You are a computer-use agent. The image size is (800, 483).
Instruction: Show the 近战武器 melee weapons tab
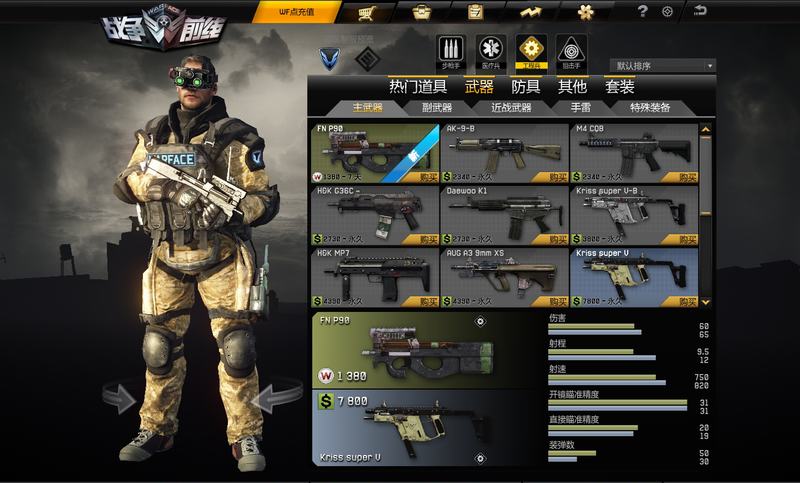coord(511,107)
